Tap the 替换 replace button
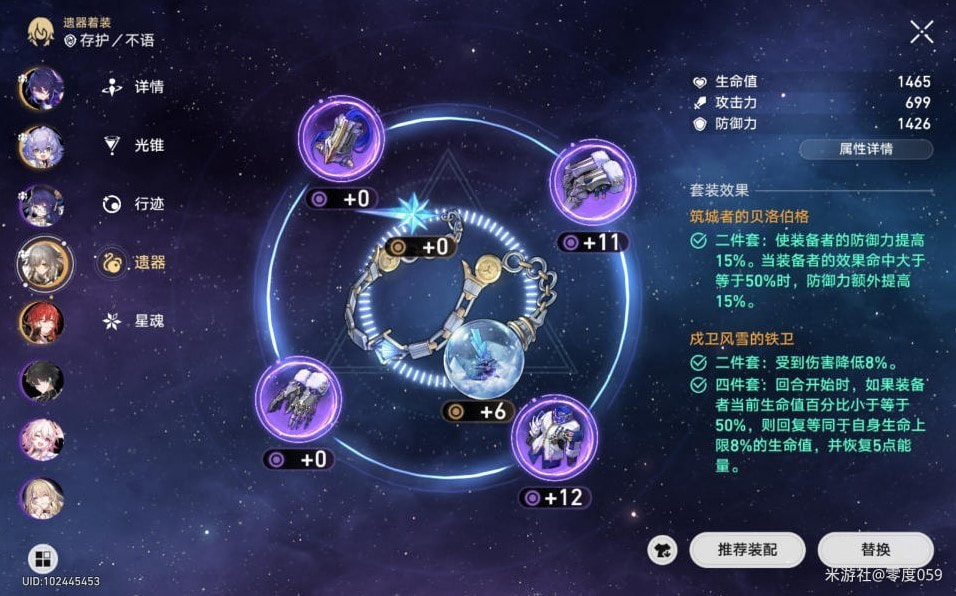 point(875,549)
